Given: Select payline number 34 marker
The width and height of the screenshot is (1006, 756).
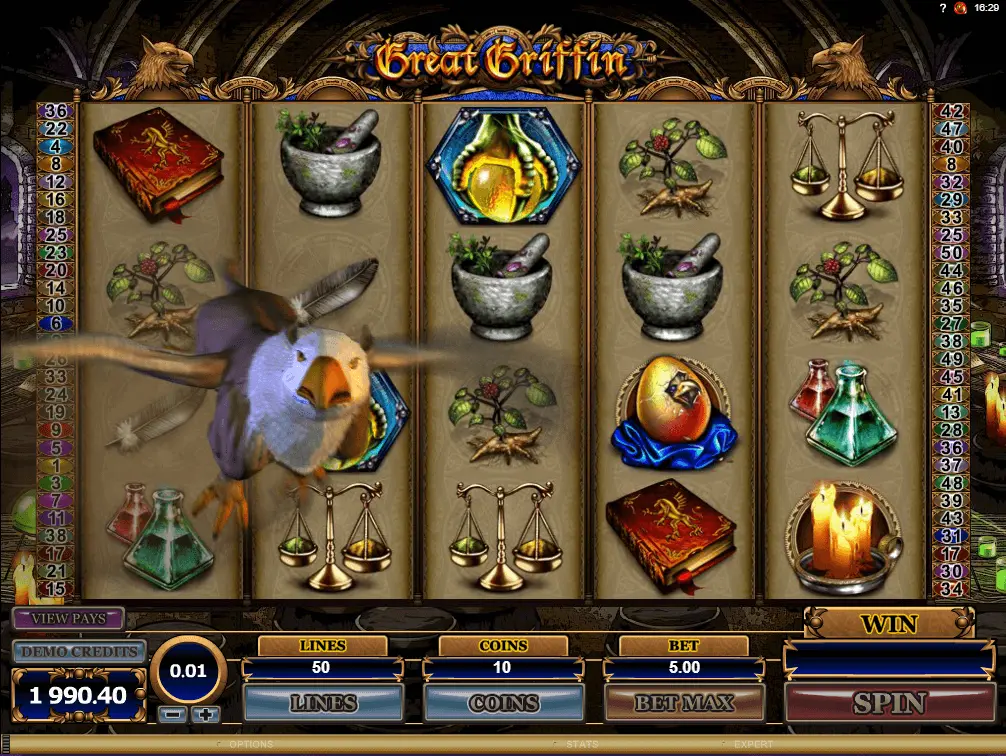Looking at the screenshot, I should [951, 587].
